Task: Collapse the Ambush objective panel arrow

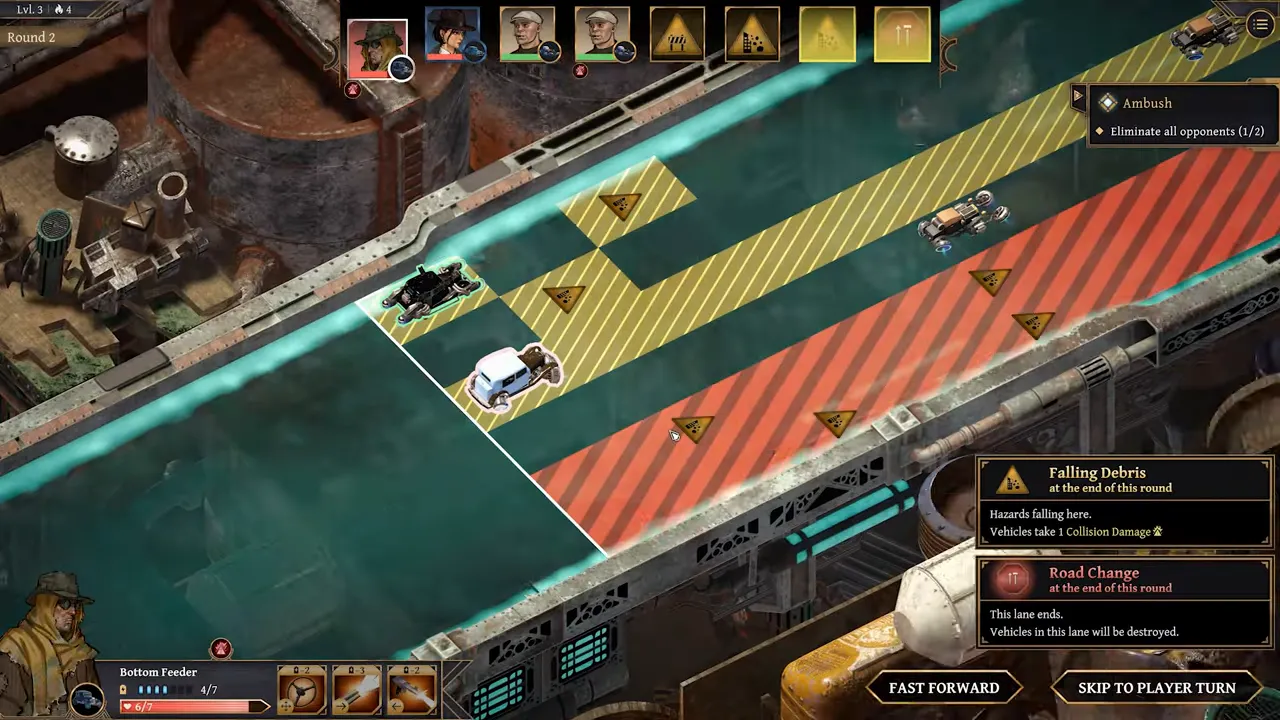Action: 1077,97
